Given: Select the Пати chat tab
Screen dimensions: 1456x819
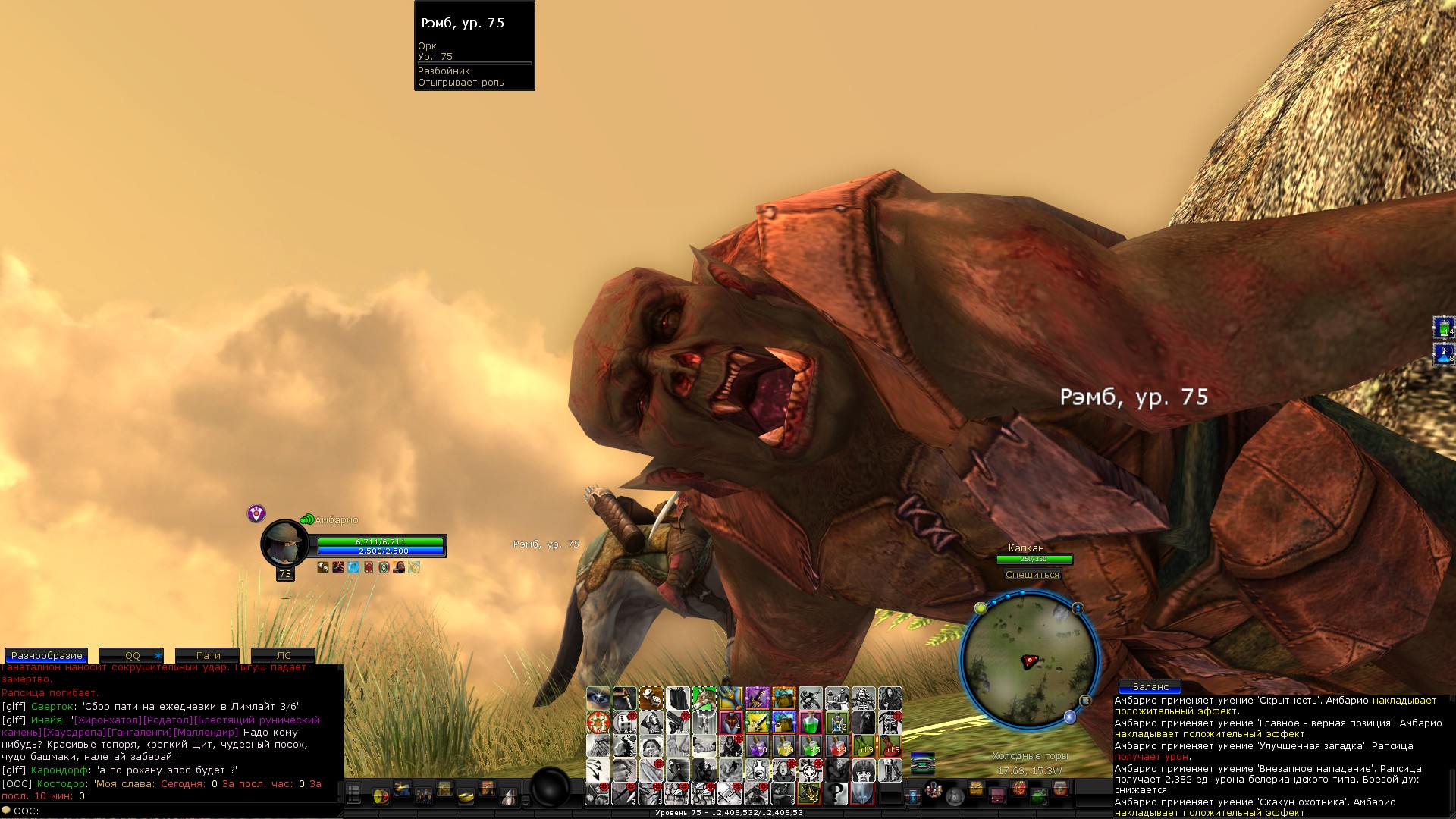Looking at the screenshot, I should coord(208,655).
